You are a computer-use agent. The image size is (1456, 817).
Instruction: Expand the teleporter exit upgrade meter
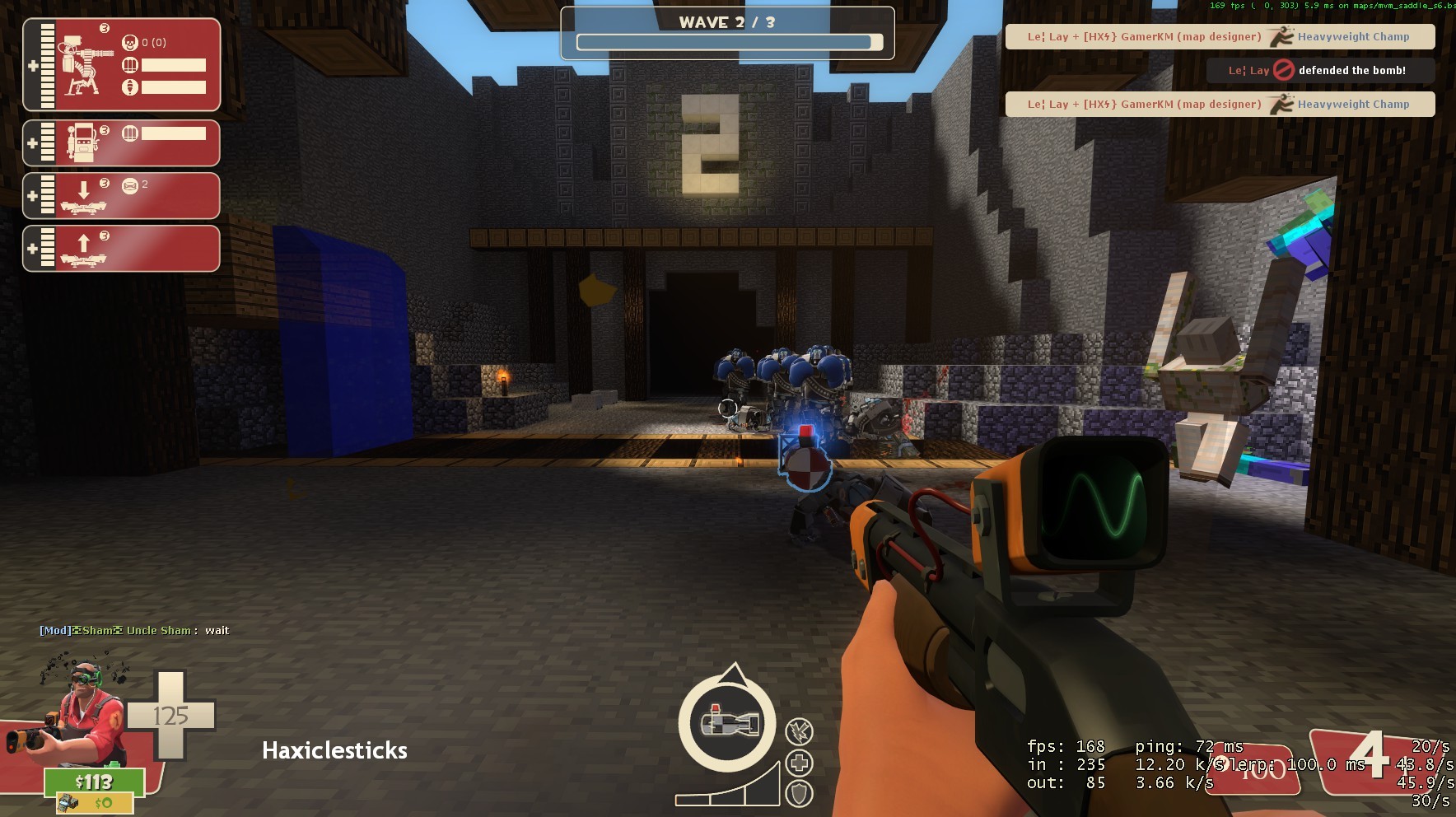[31, 249]
